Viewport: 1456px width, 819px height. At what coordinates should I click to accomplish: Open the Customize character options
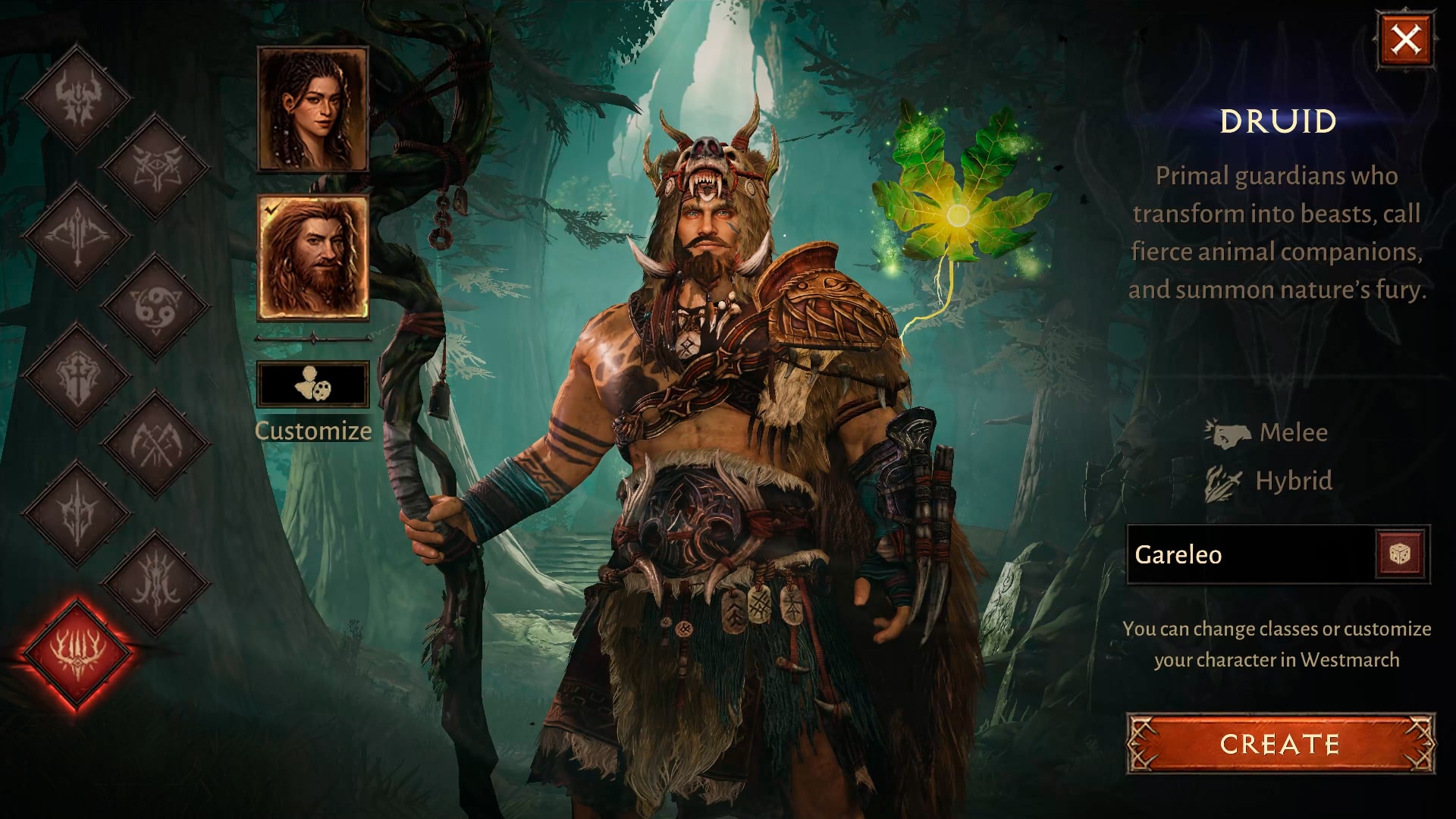[x=312, y=384]
